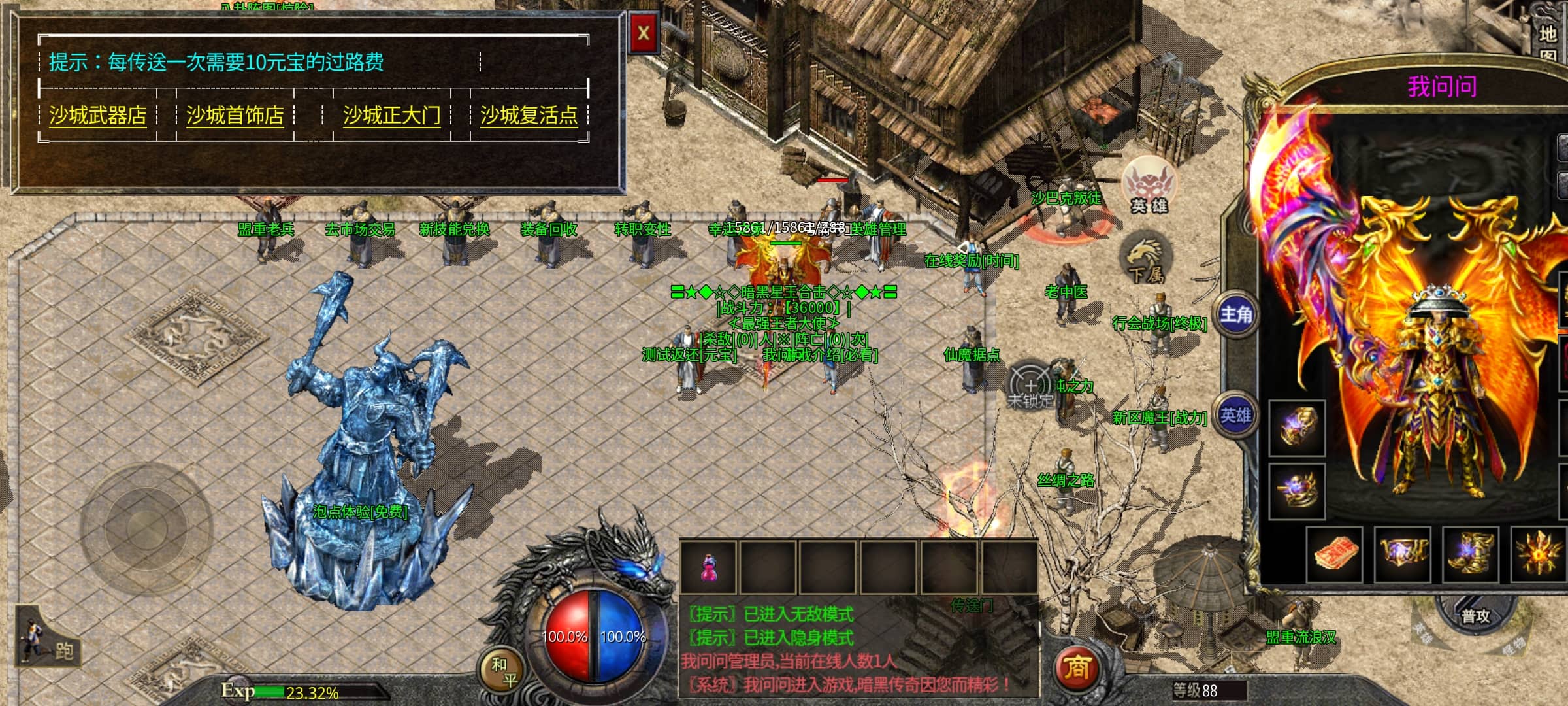Go to 沙城复活点
The height and width of the screenshot is (706, 1568).
pos(529,116)
